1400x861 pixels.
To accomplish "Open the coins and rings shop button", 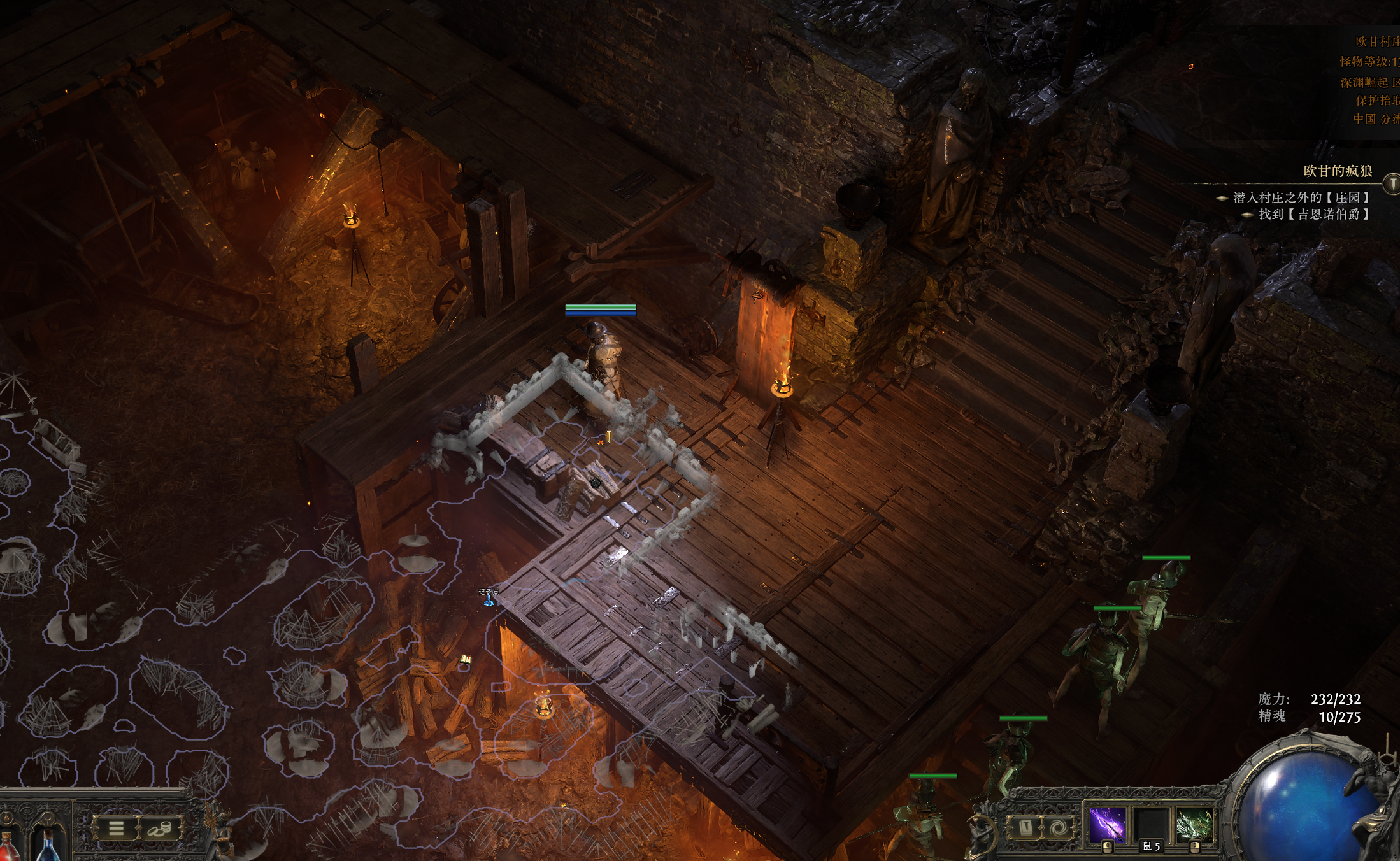I will [159, 828].
